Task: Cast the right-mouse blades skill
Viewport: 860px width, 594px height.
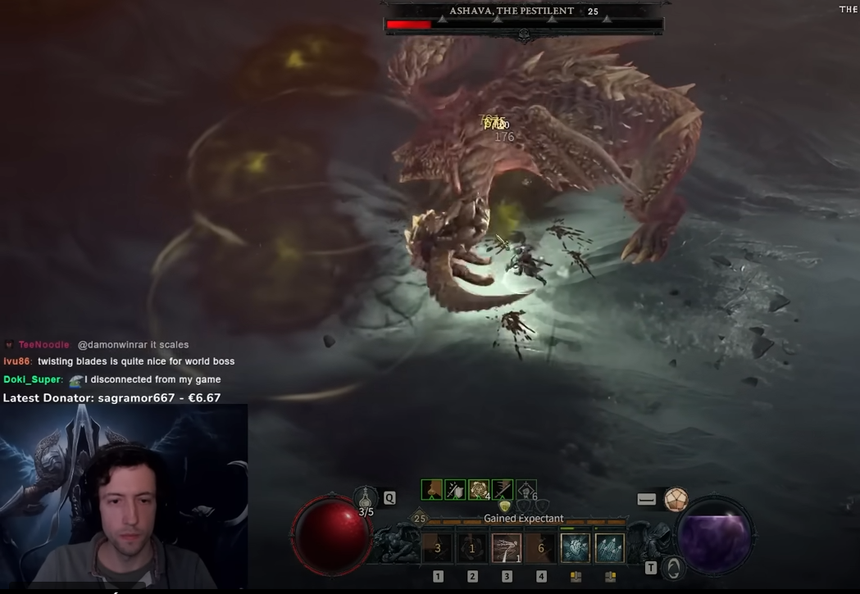Action: pos(610,548)
